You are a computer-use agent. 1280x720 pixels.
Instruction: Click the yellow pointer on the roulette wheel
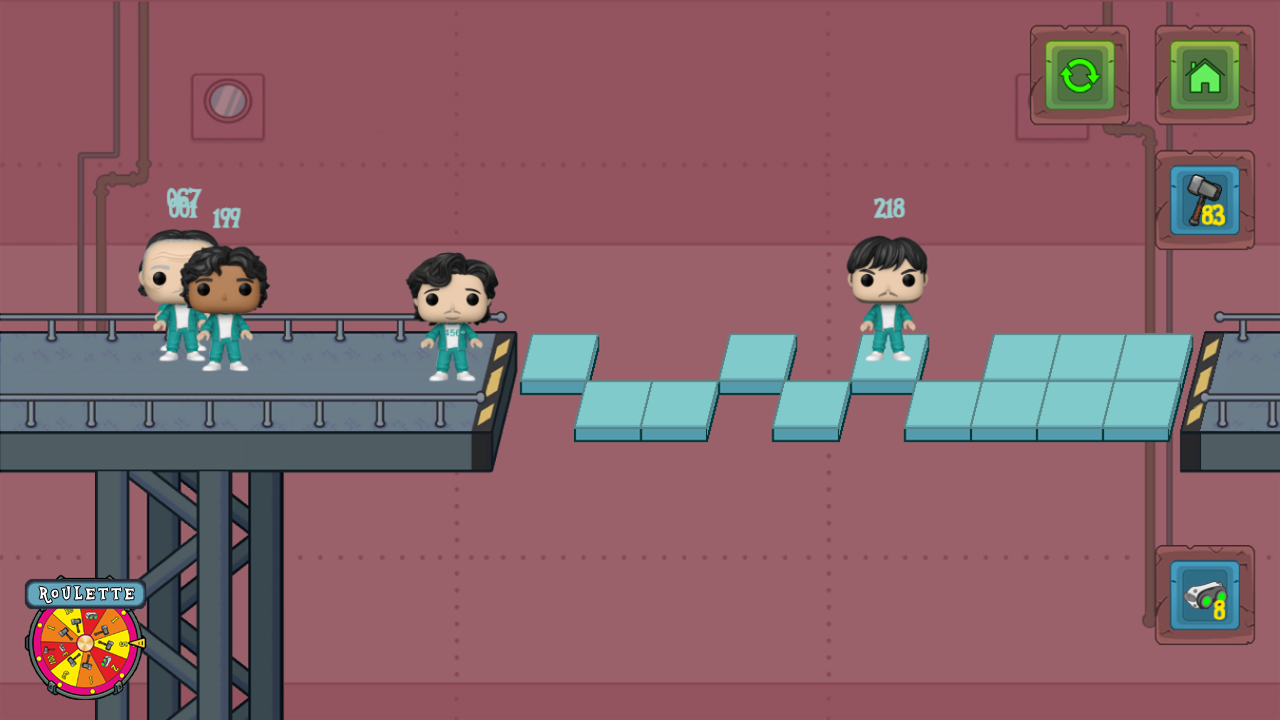138,643
